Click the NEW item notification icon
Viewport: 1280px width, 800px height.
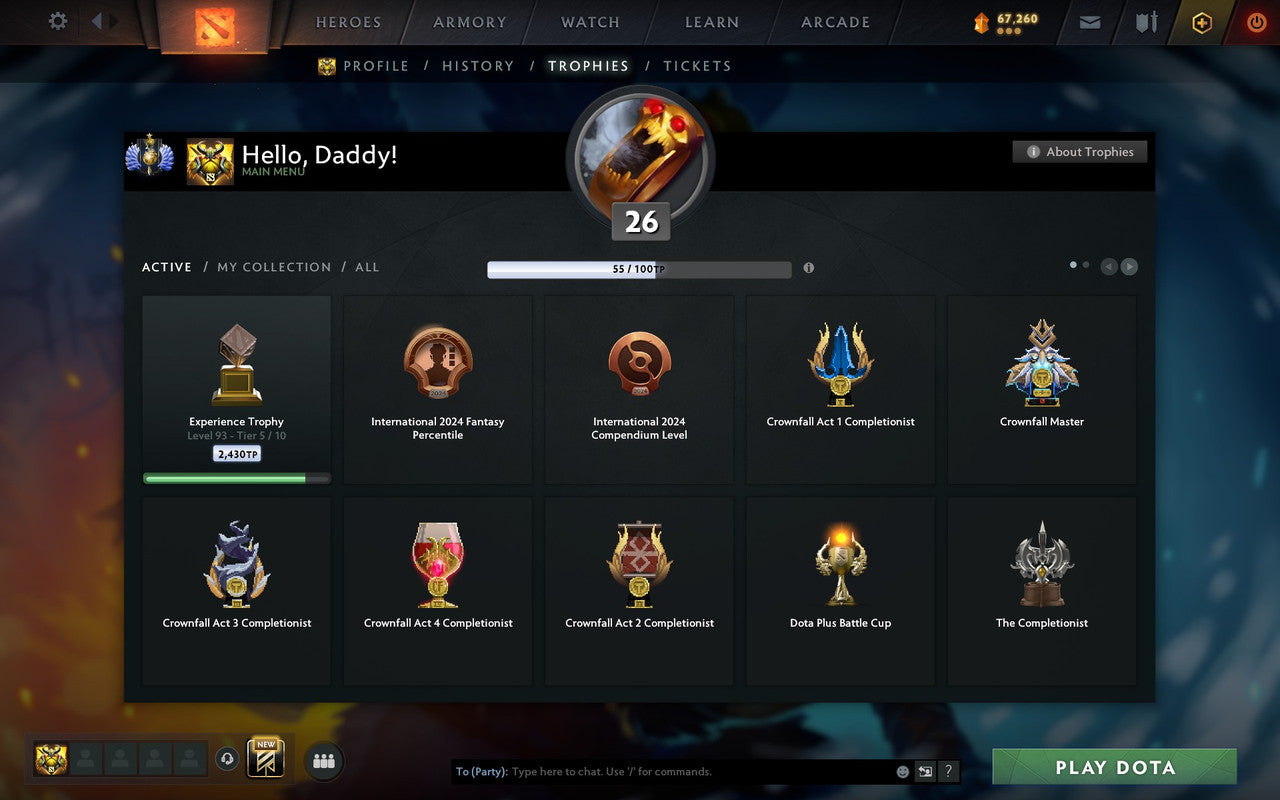266,758
